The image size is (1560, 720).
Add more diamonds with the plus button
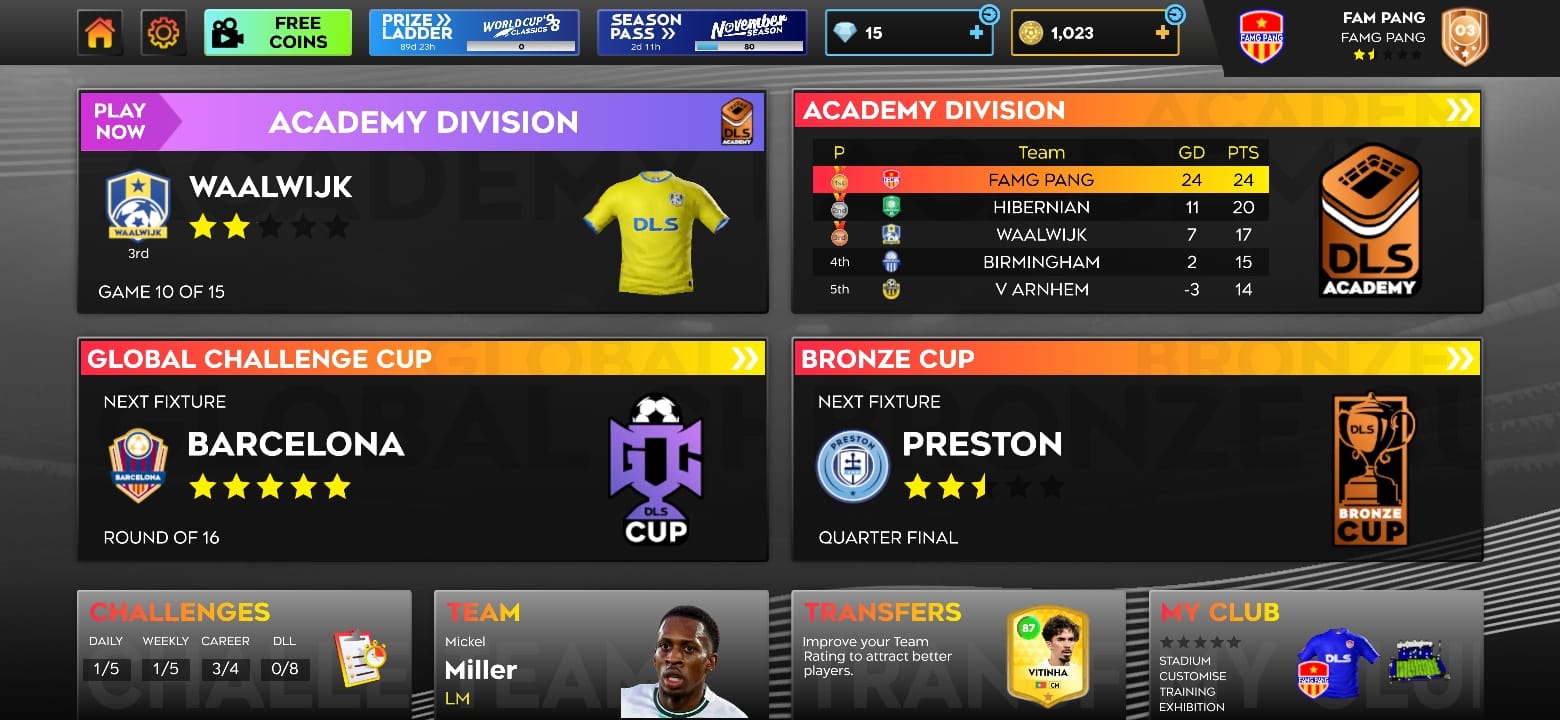(x=976, y=33)
